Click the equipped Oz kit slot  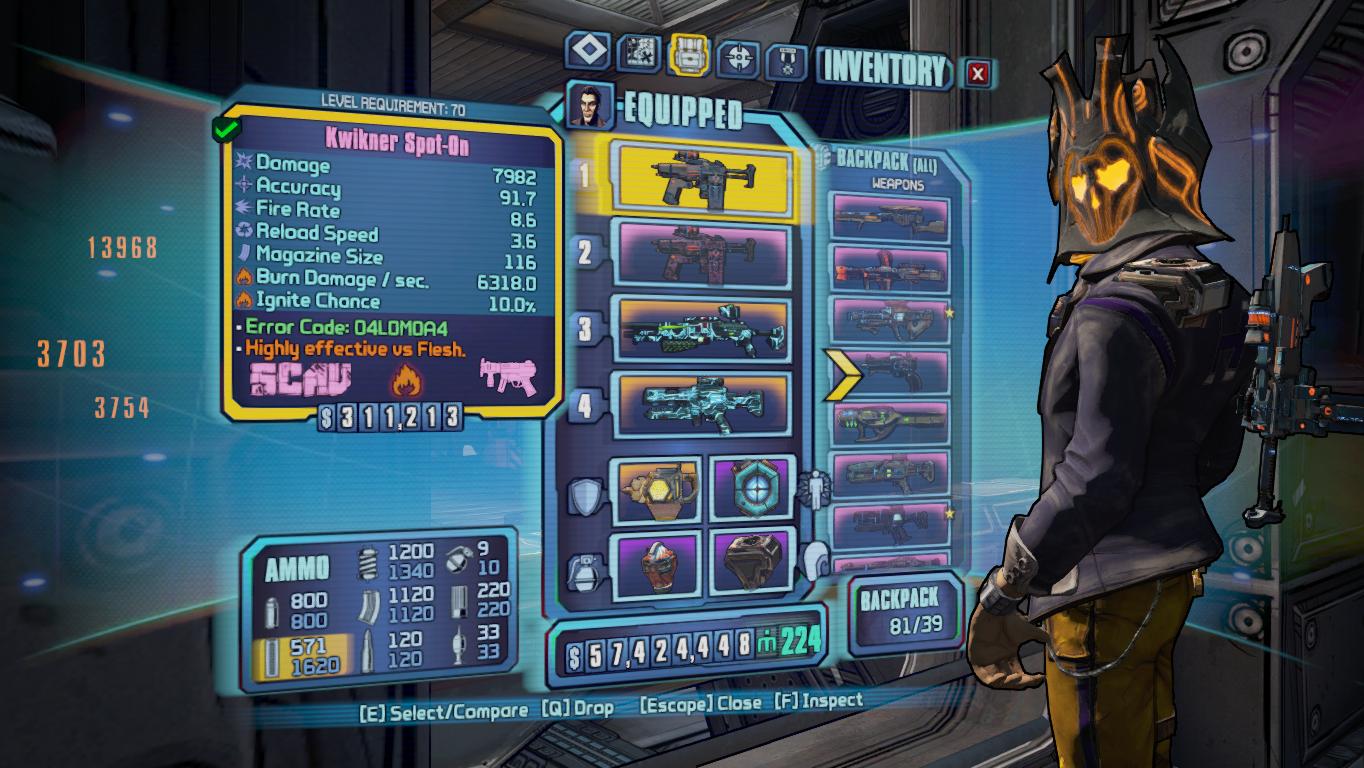[x=752, y=562]
